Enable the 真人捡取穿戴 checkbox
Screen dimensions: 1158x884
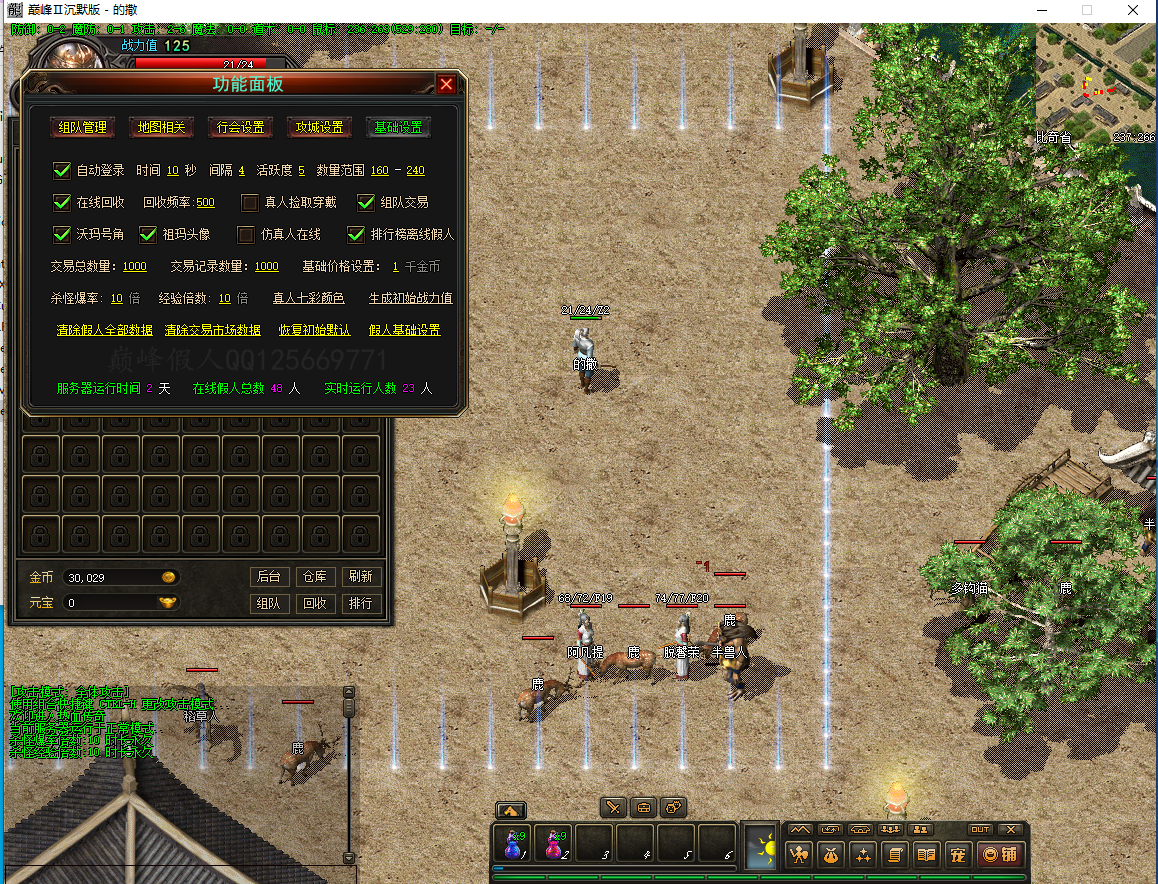(250, 203)
